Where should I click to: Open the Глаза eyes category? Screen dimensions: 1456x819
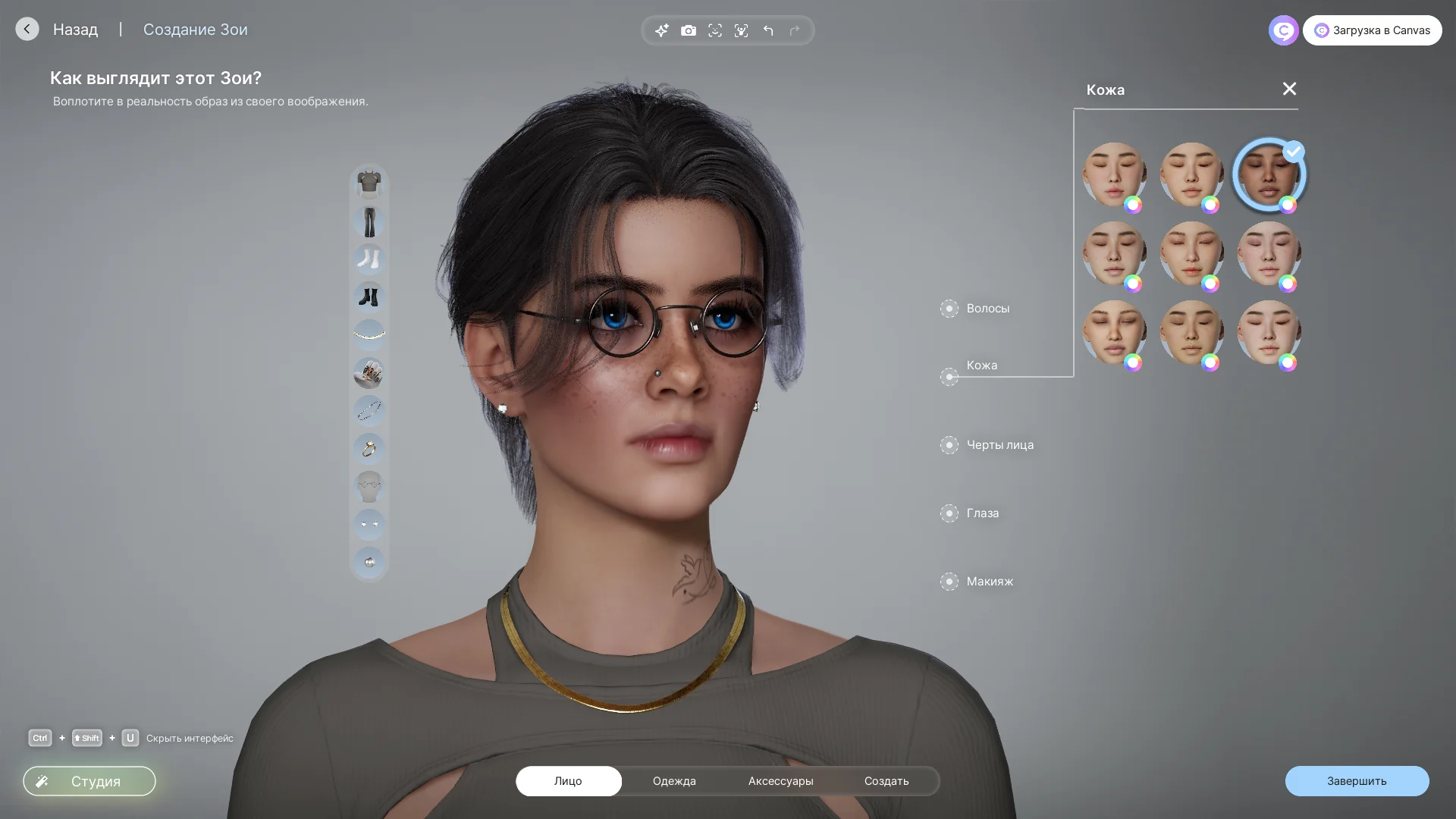click(x=982, y=513)
